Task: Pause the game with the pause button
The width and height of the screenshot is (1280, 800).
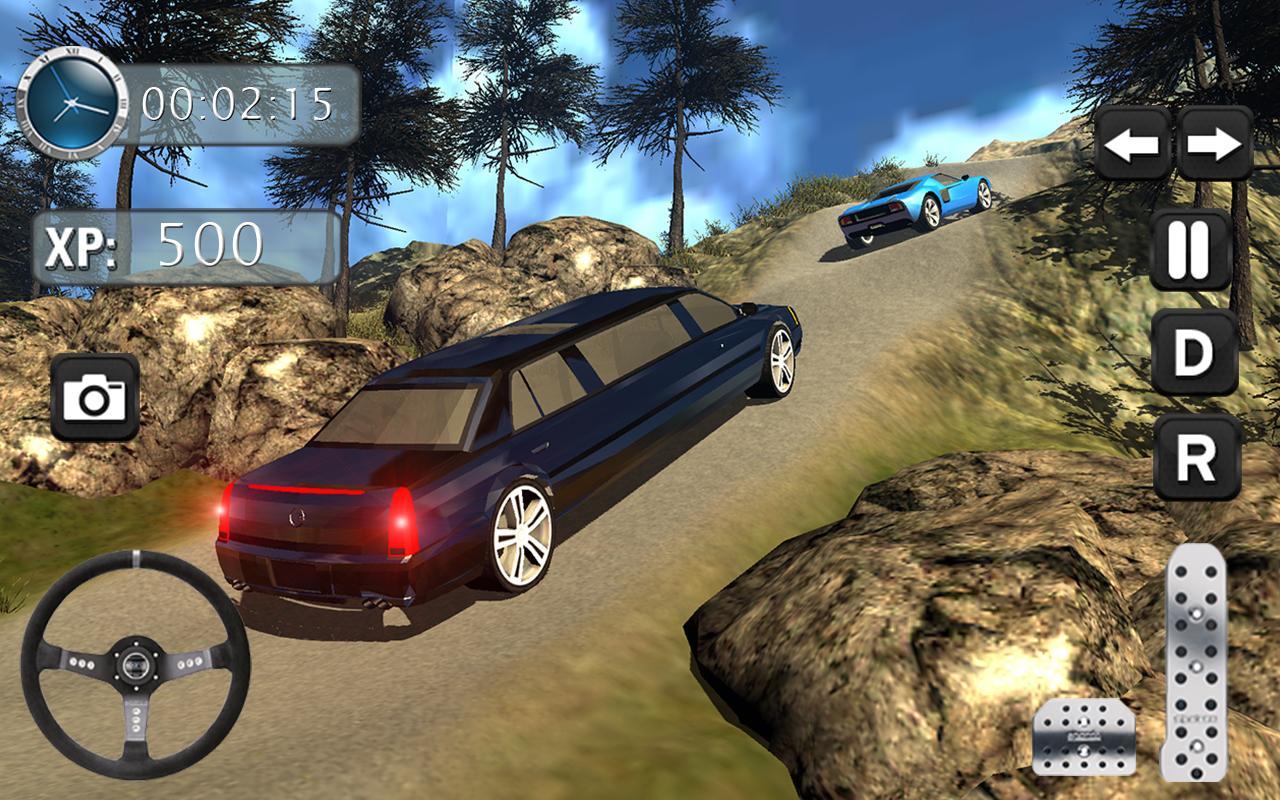Action: (x=1190, y=249)
